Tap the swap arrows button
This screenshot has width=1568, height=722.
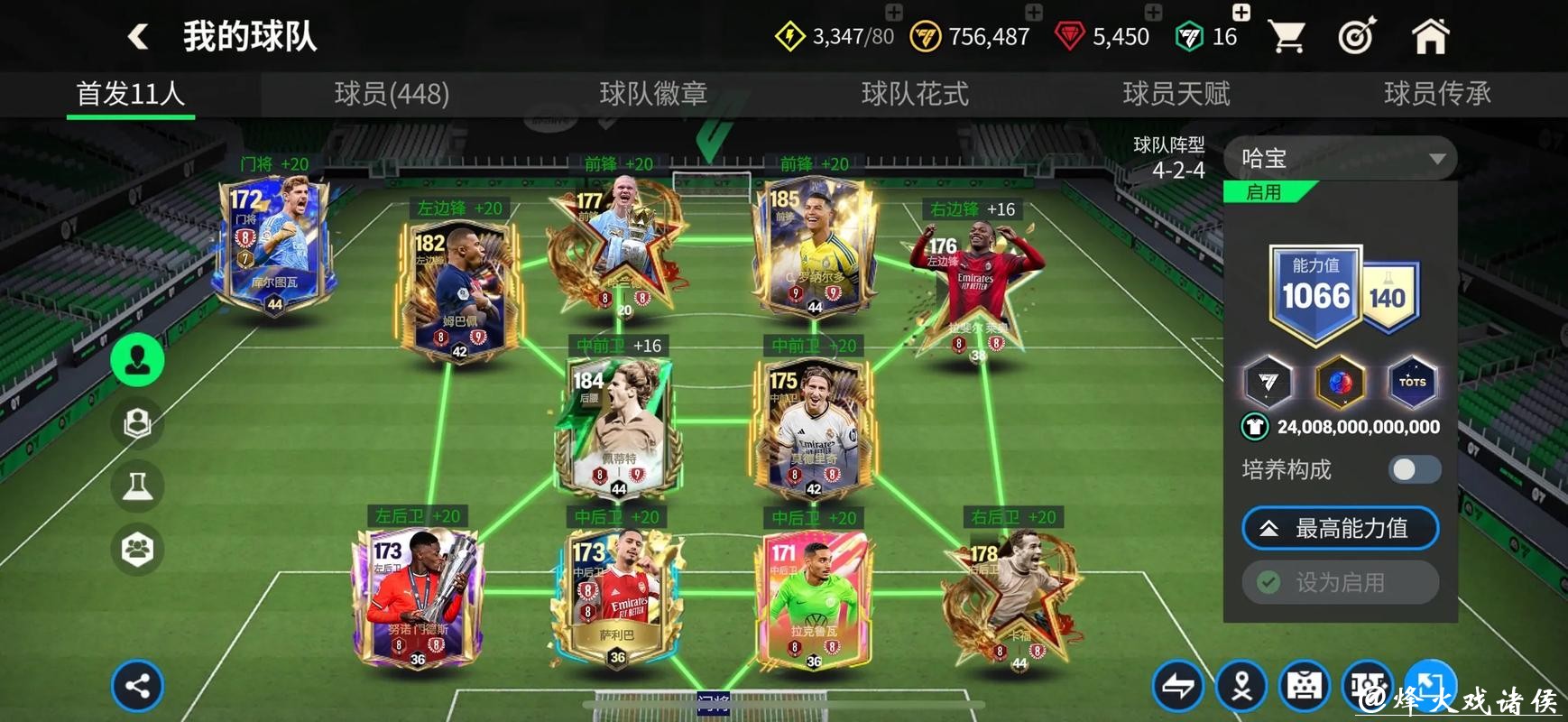(1178, 687)
